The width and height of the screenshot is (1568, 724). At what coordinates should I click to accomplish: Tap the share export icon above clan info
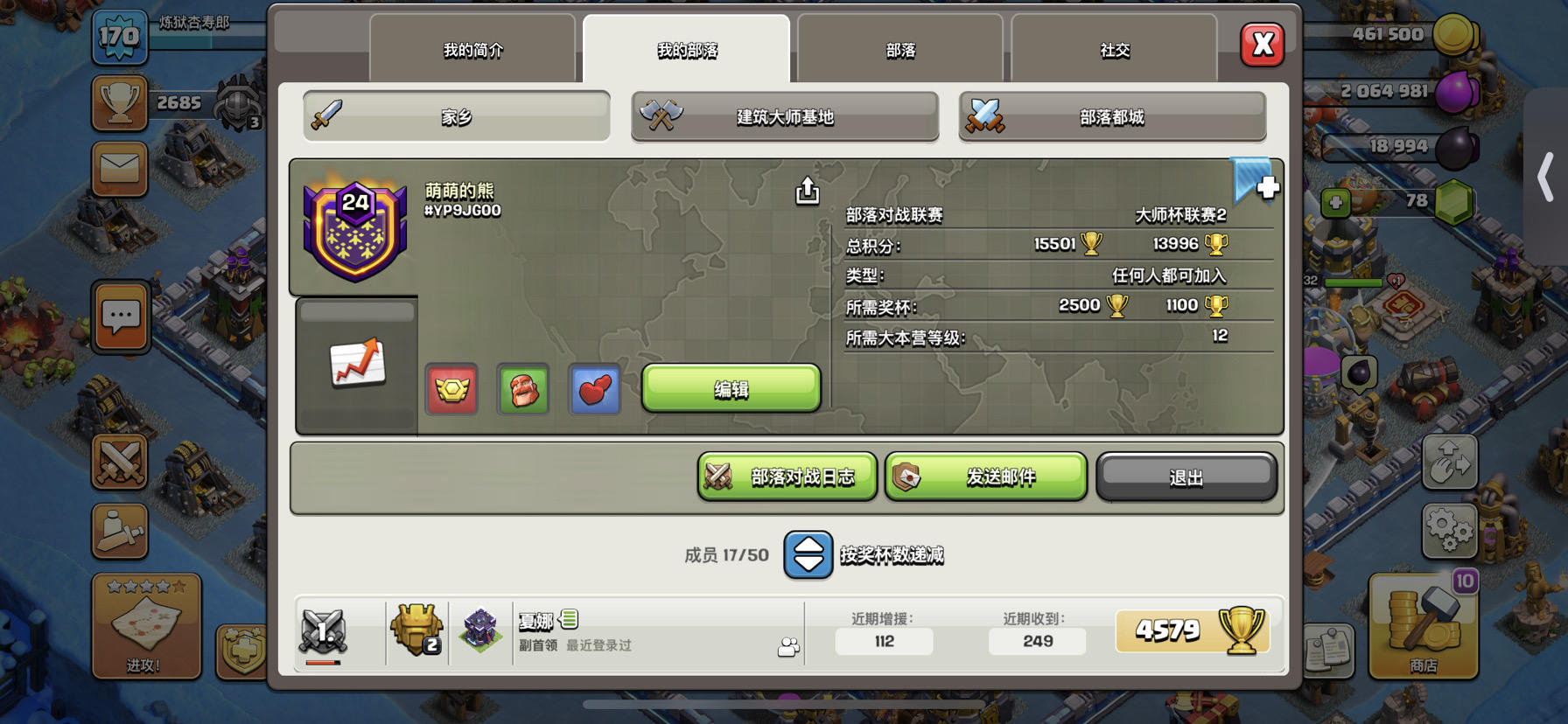tap(806, 189)
